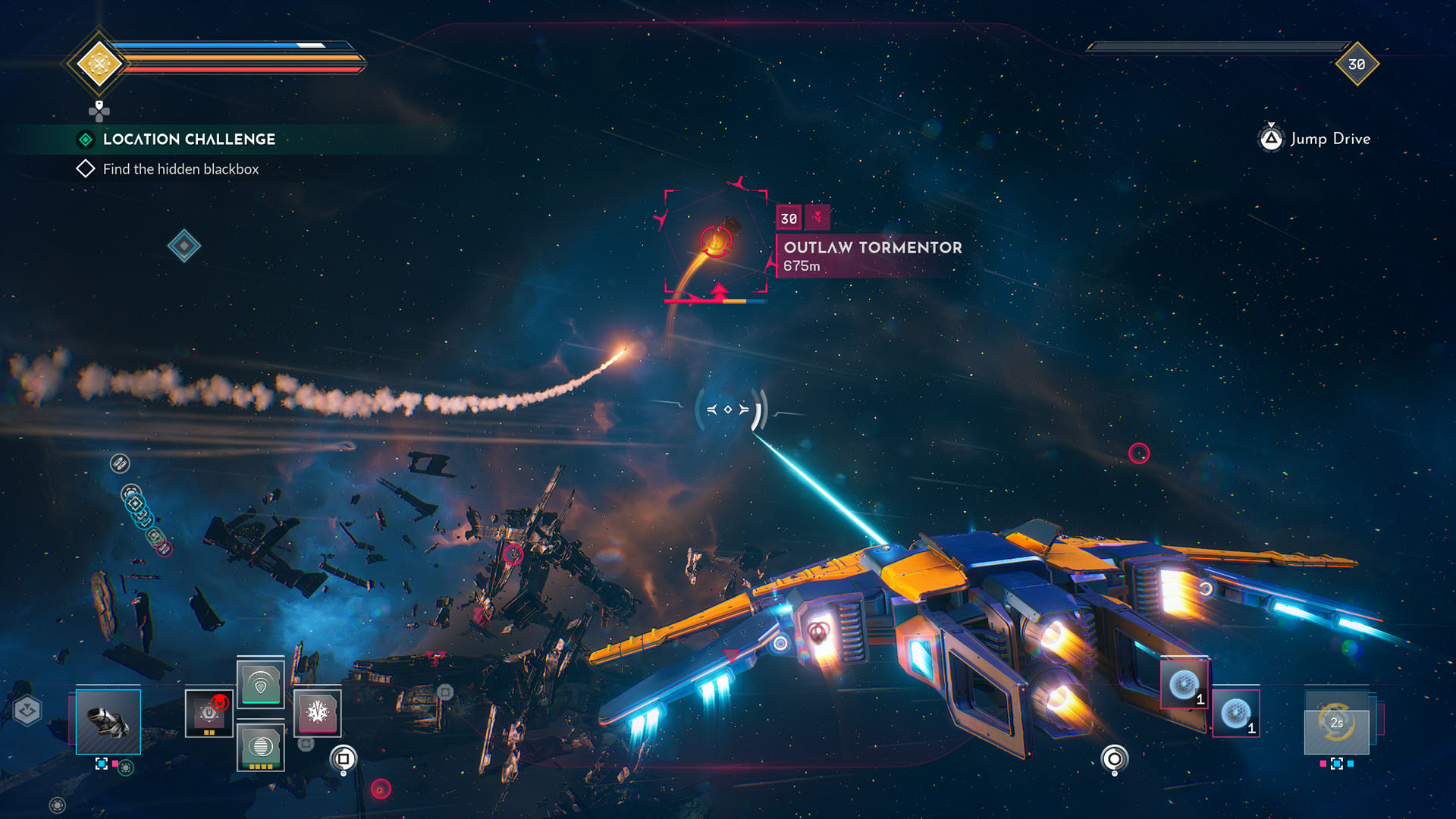Screen dimensions: 1456x819
Task: Select the blue diamond waypoint marker
Action: [x=184, y=246]
